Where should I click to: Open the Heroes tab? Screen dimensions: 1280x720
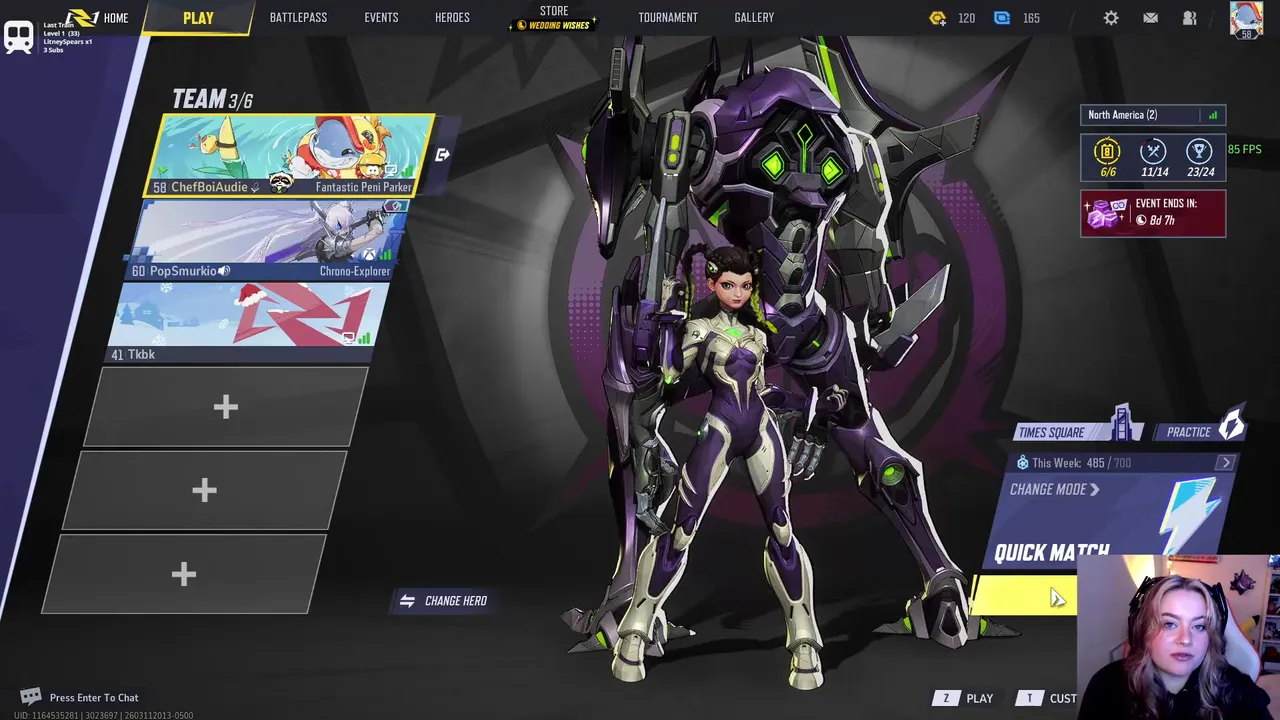point(452,18)
